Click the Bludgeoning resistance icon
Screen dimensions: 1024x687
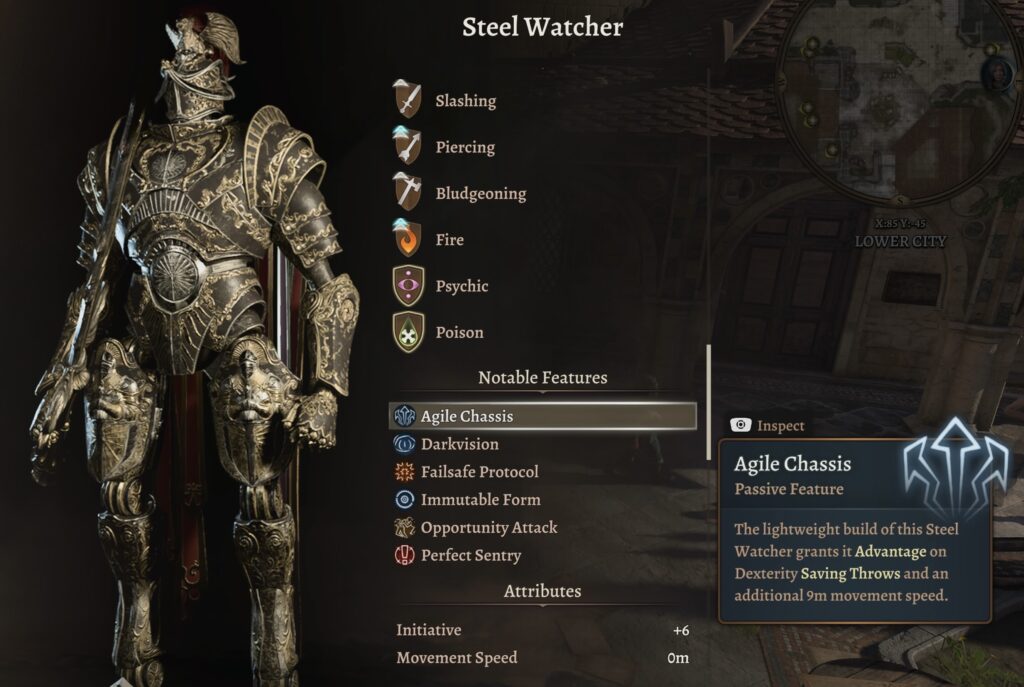click(407, 193)
